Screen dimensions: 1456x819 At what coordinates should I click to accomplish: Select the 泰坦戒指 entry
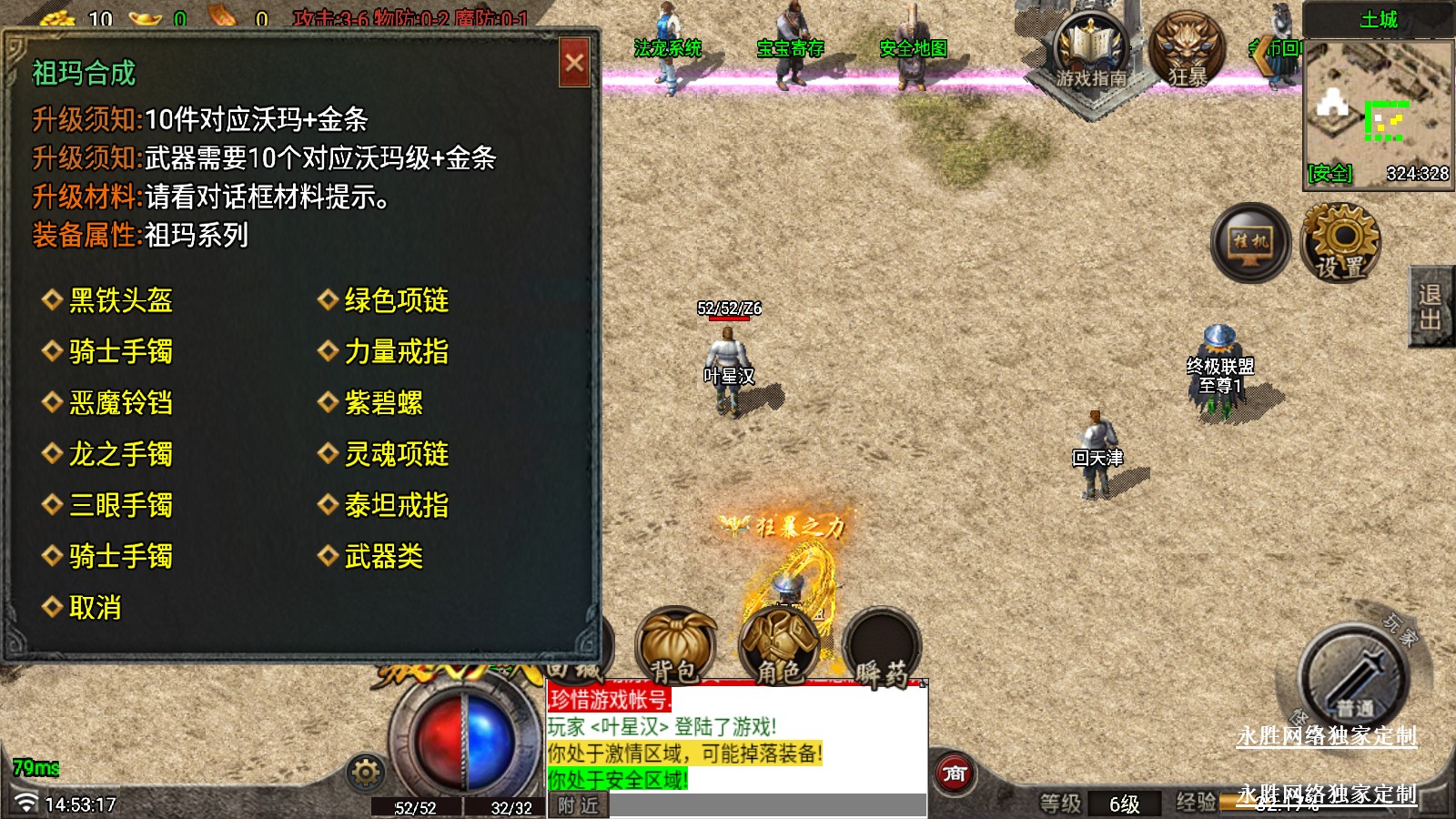coord(396,505)
